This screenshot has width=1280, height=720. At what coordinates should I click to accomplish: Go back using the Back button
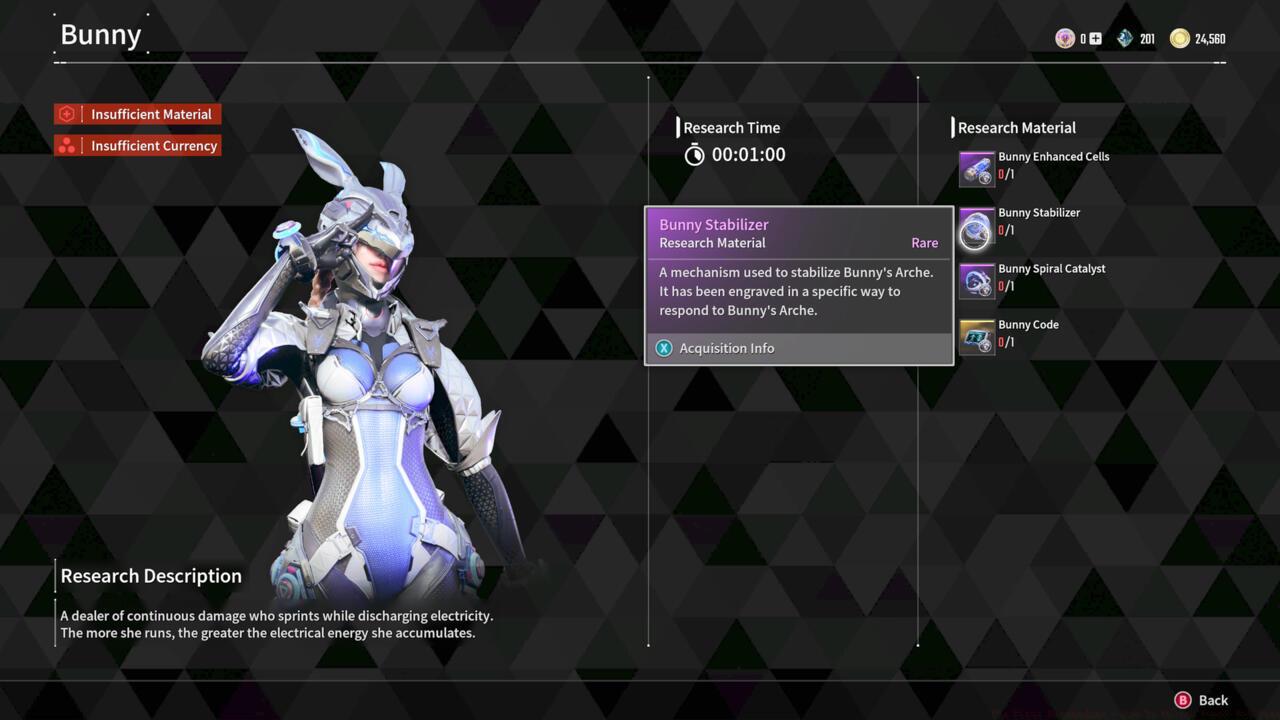1201,700
